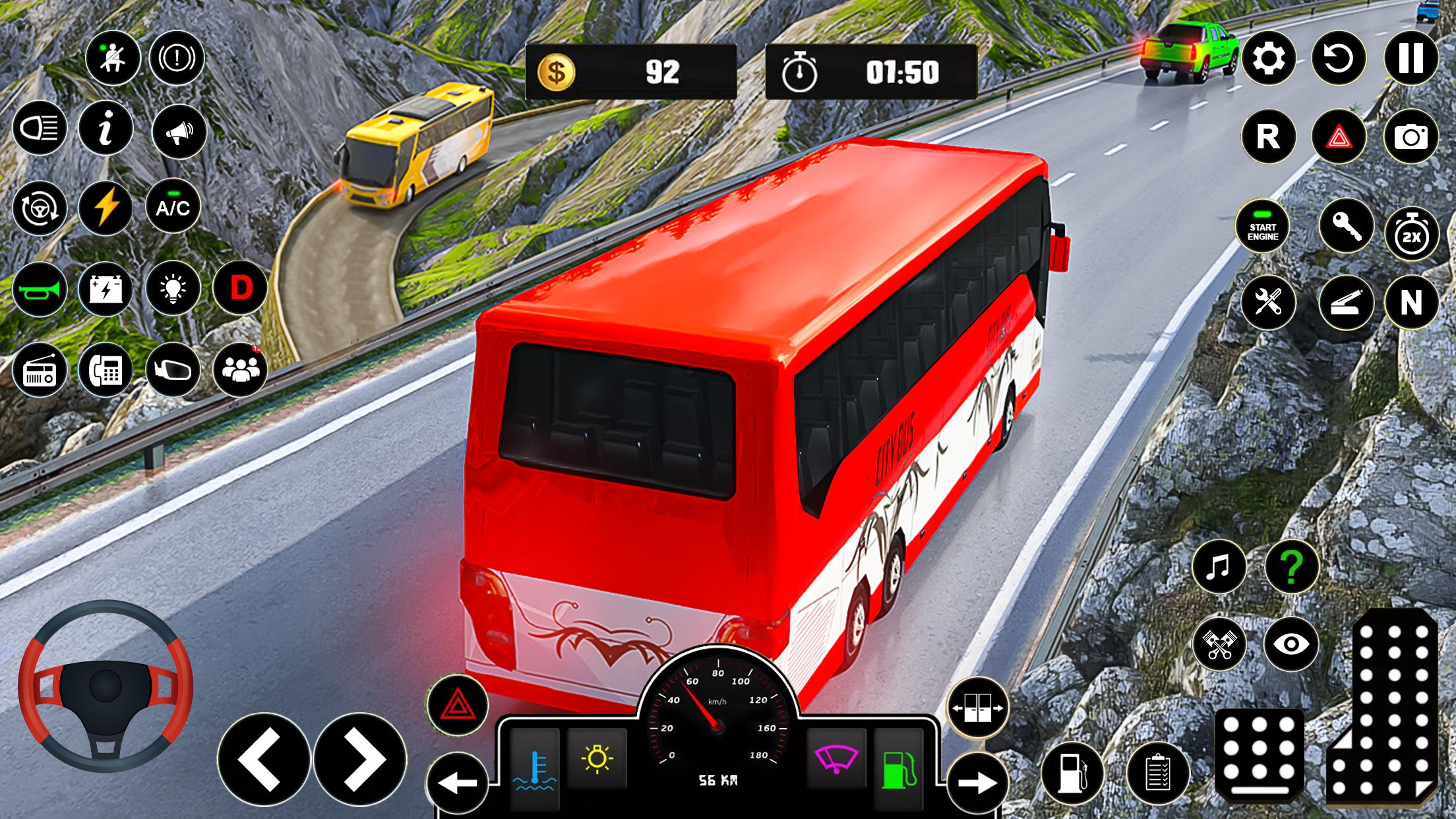Steer right with the right chevron
The height and width of the screenshot is (819, 1456).
click(x=360, y=759)
